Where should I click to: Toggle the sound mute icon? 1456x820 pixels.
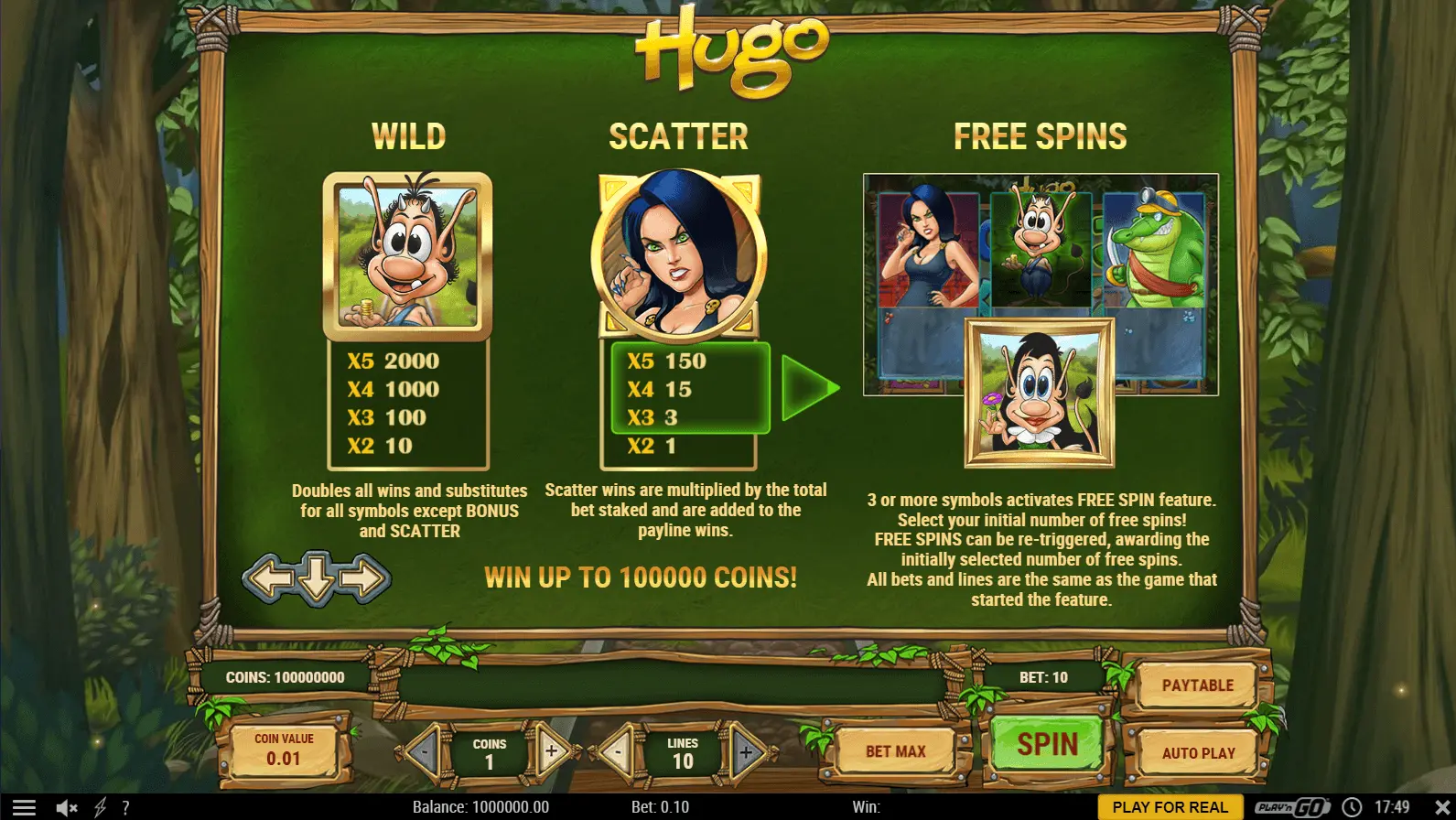(x=67, y=807)
